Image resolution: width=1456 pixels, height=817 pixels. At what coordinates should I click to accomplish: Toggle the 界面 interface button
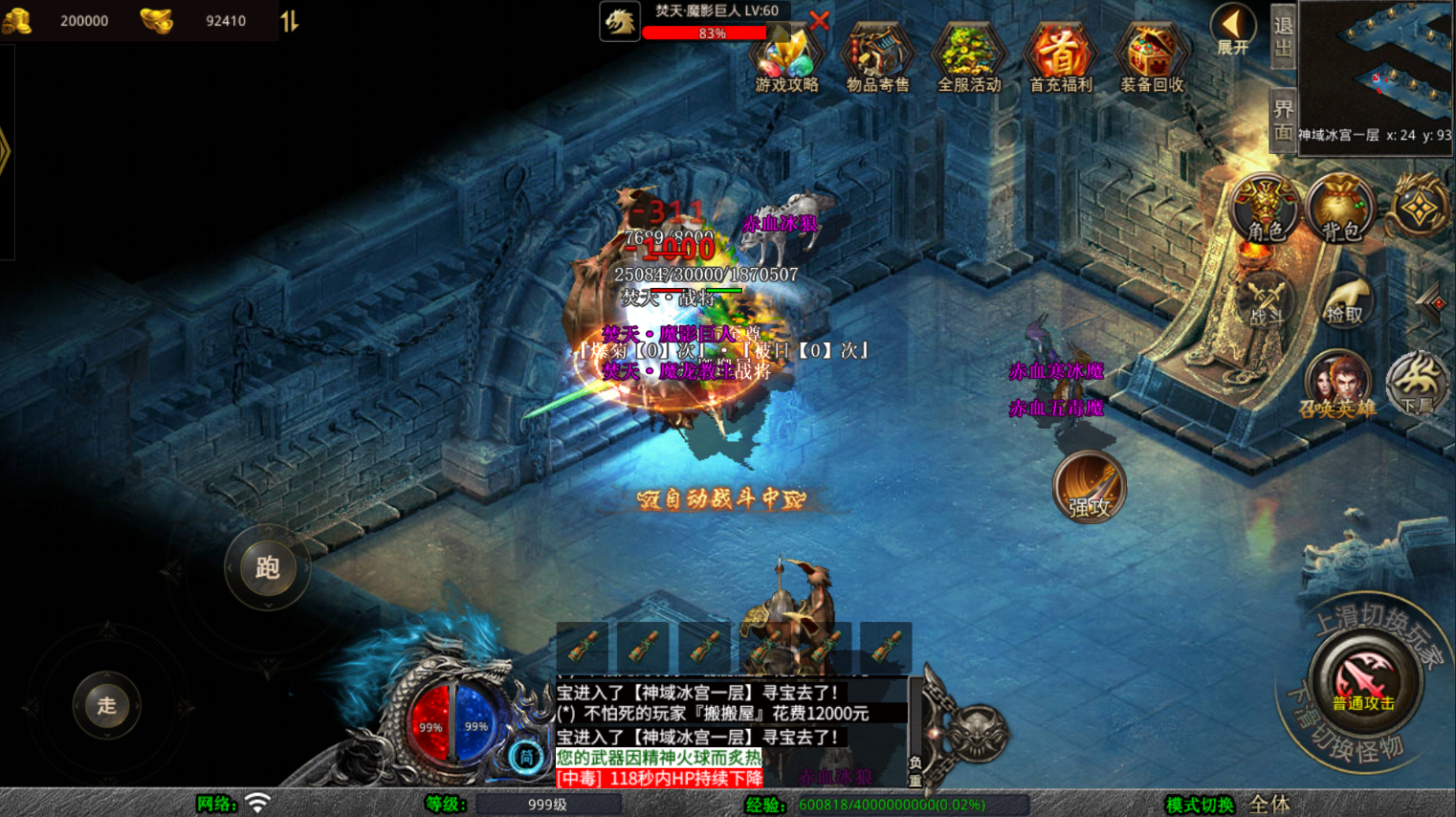[x=1283, y=121]
